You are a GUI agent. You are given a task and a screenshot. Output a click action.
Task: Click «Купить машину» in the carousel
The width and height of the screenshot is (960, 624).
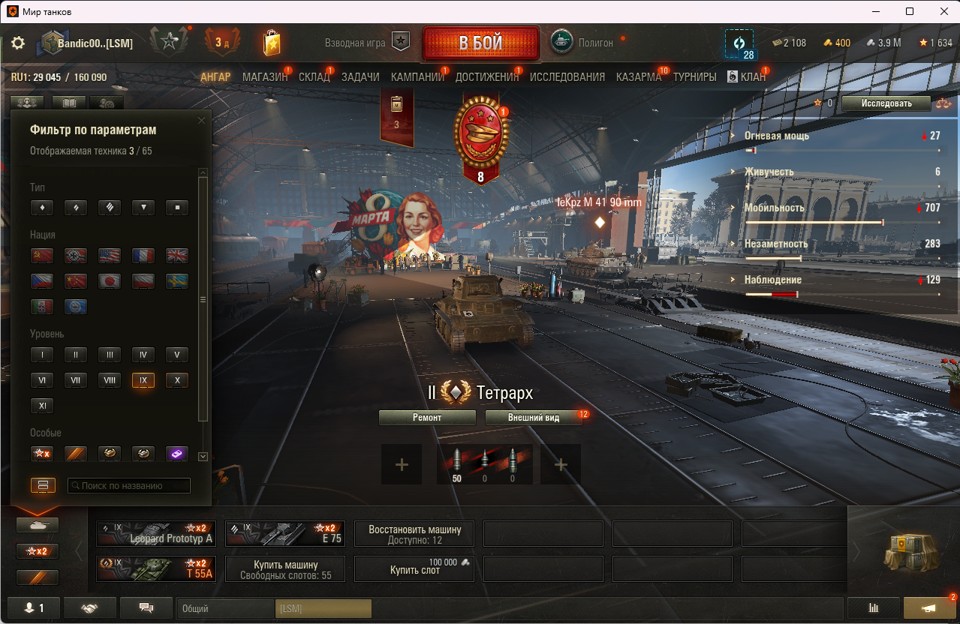(x=285, y=569)
